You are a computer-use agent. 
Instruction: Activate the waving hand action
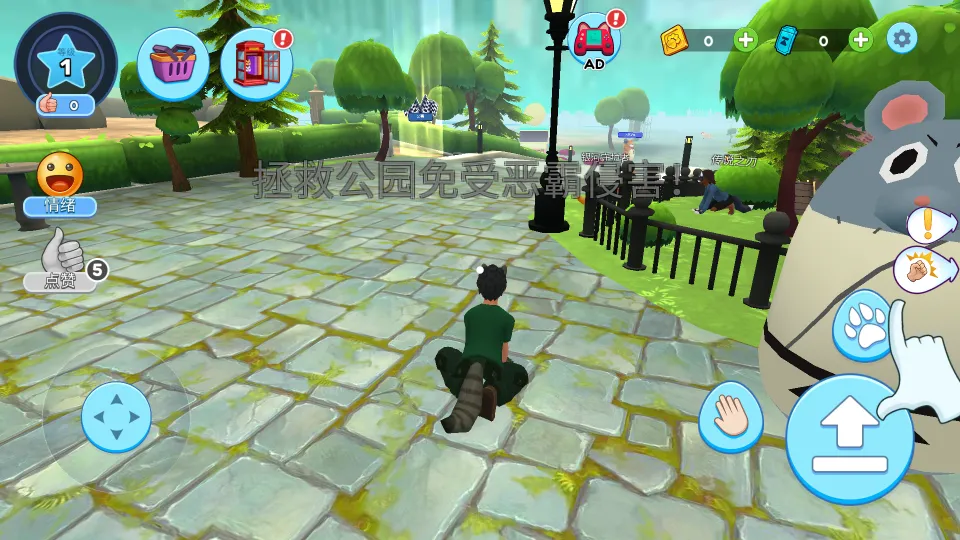(x=731, y=417)
